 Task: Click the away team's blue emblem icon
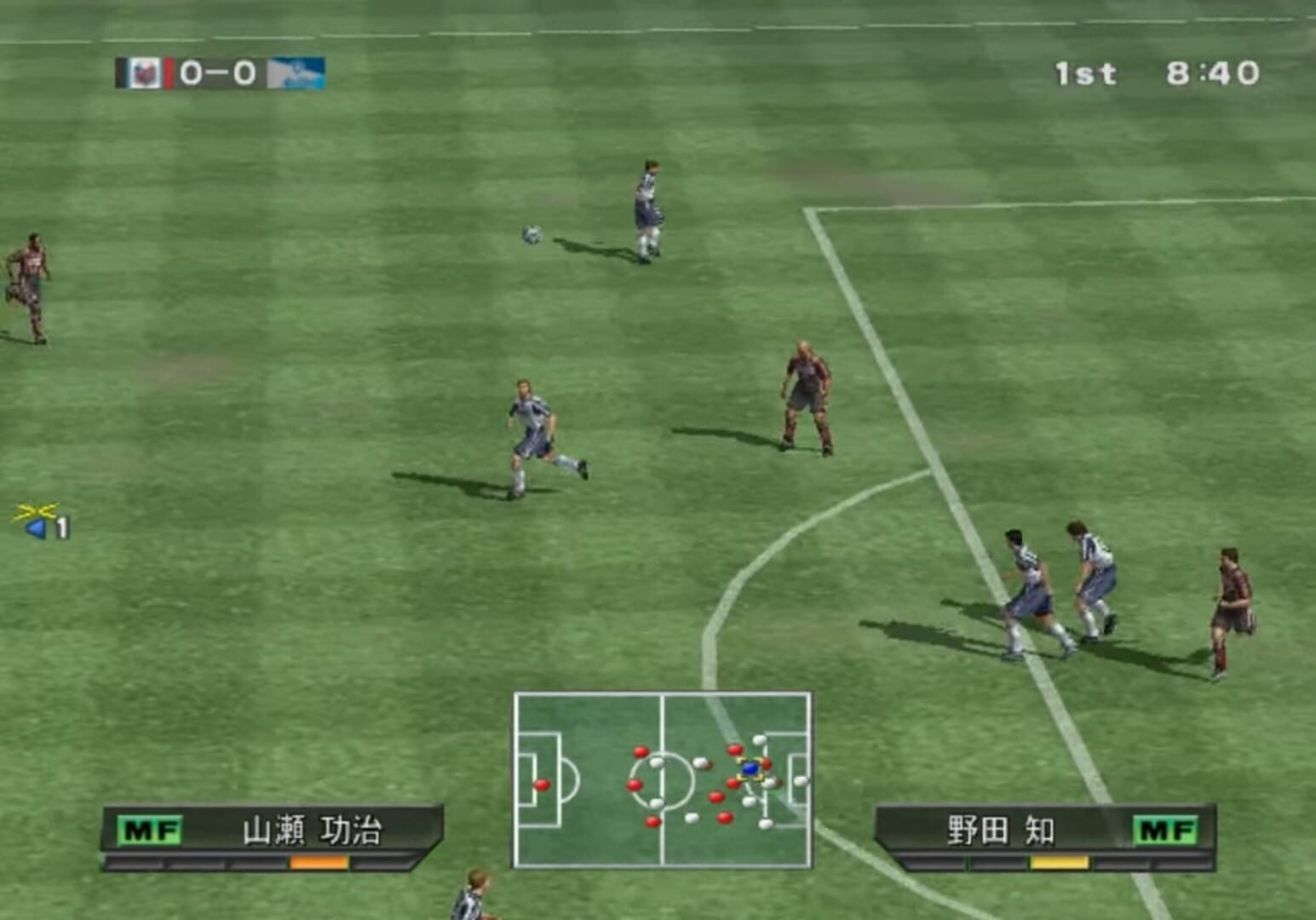[296, 73]
